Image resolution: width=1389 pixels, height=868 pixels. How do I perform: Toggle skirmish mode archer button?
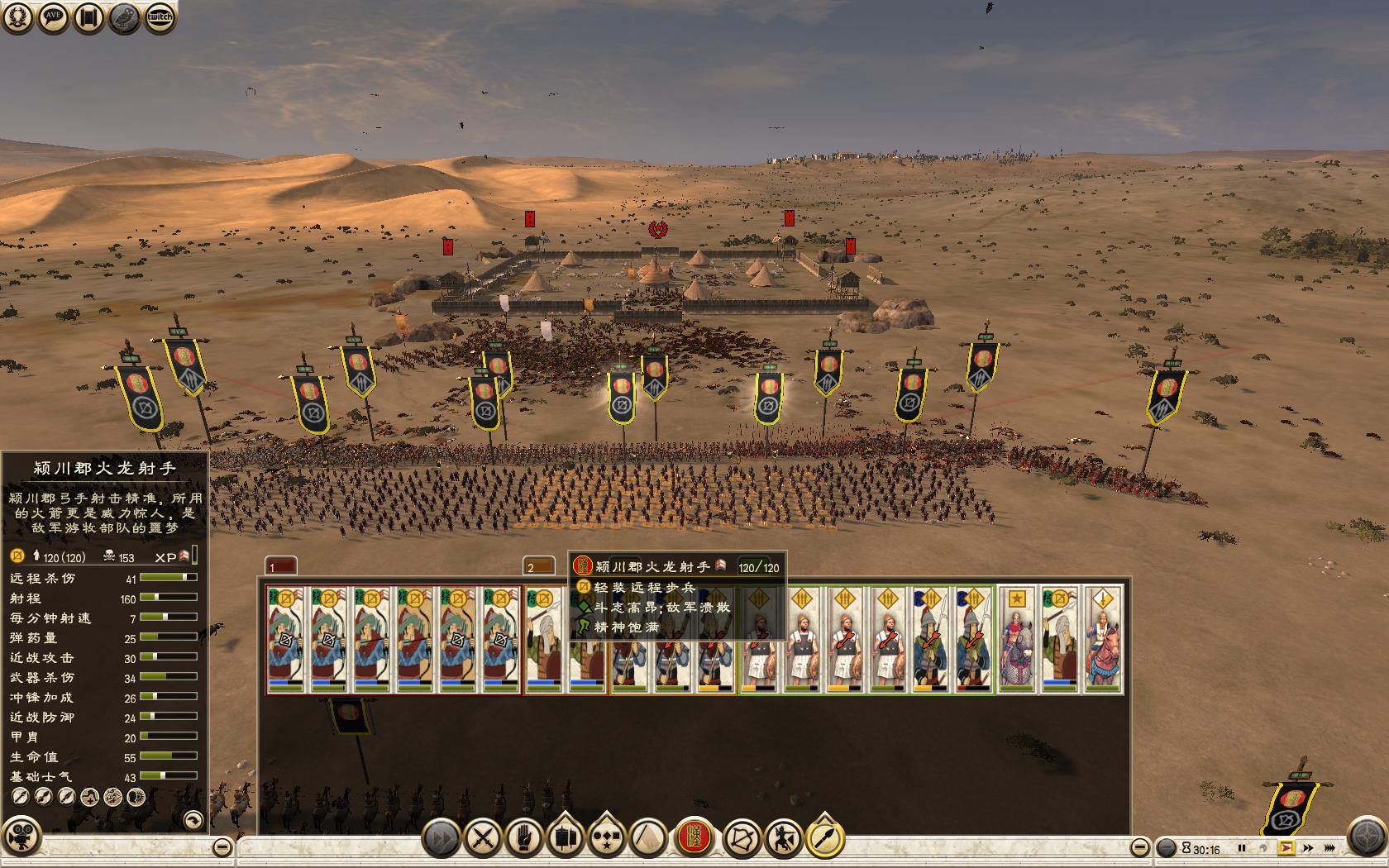pos(783,839)
